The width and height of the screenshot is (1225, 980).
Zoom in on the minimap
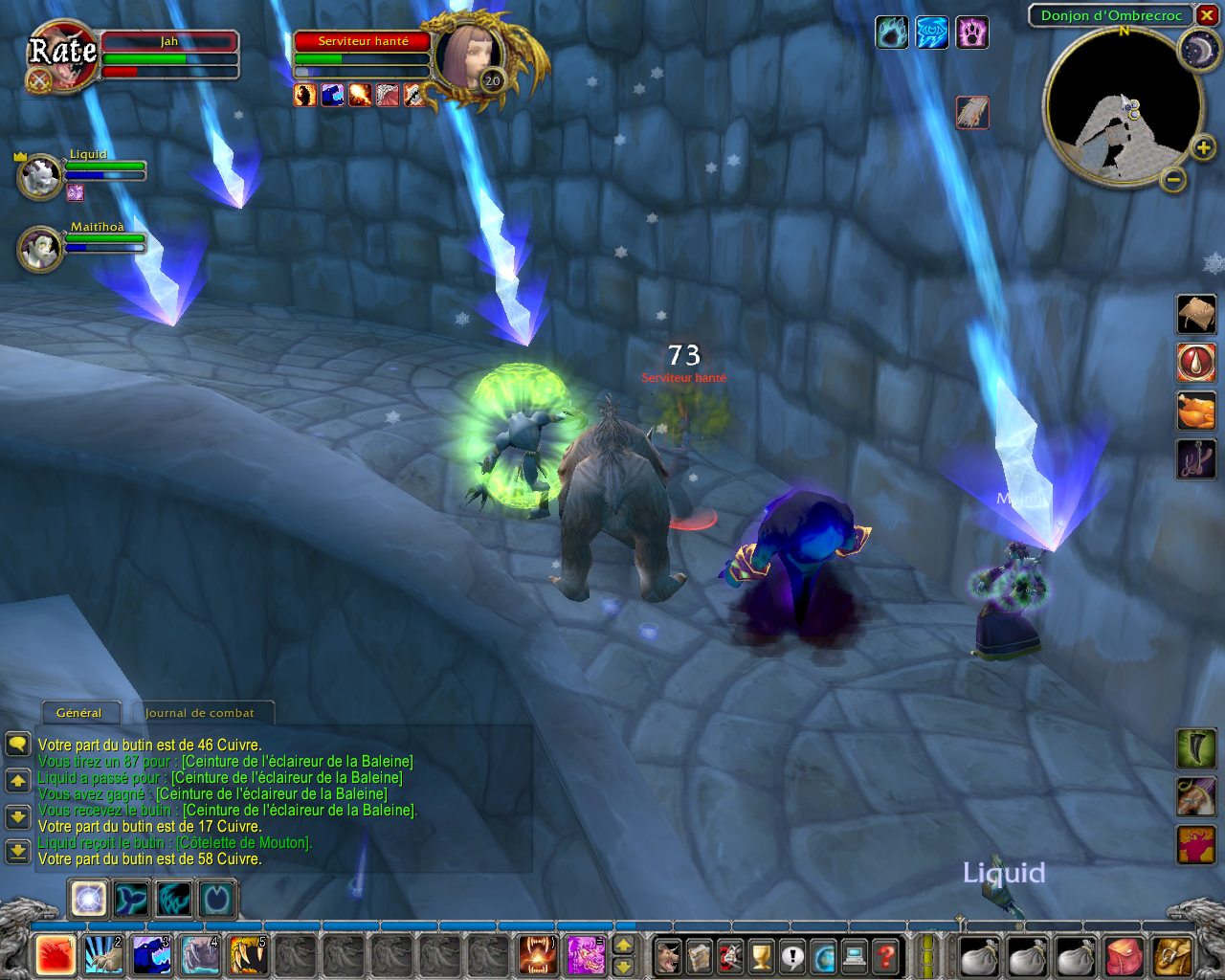pos(1203,147)
